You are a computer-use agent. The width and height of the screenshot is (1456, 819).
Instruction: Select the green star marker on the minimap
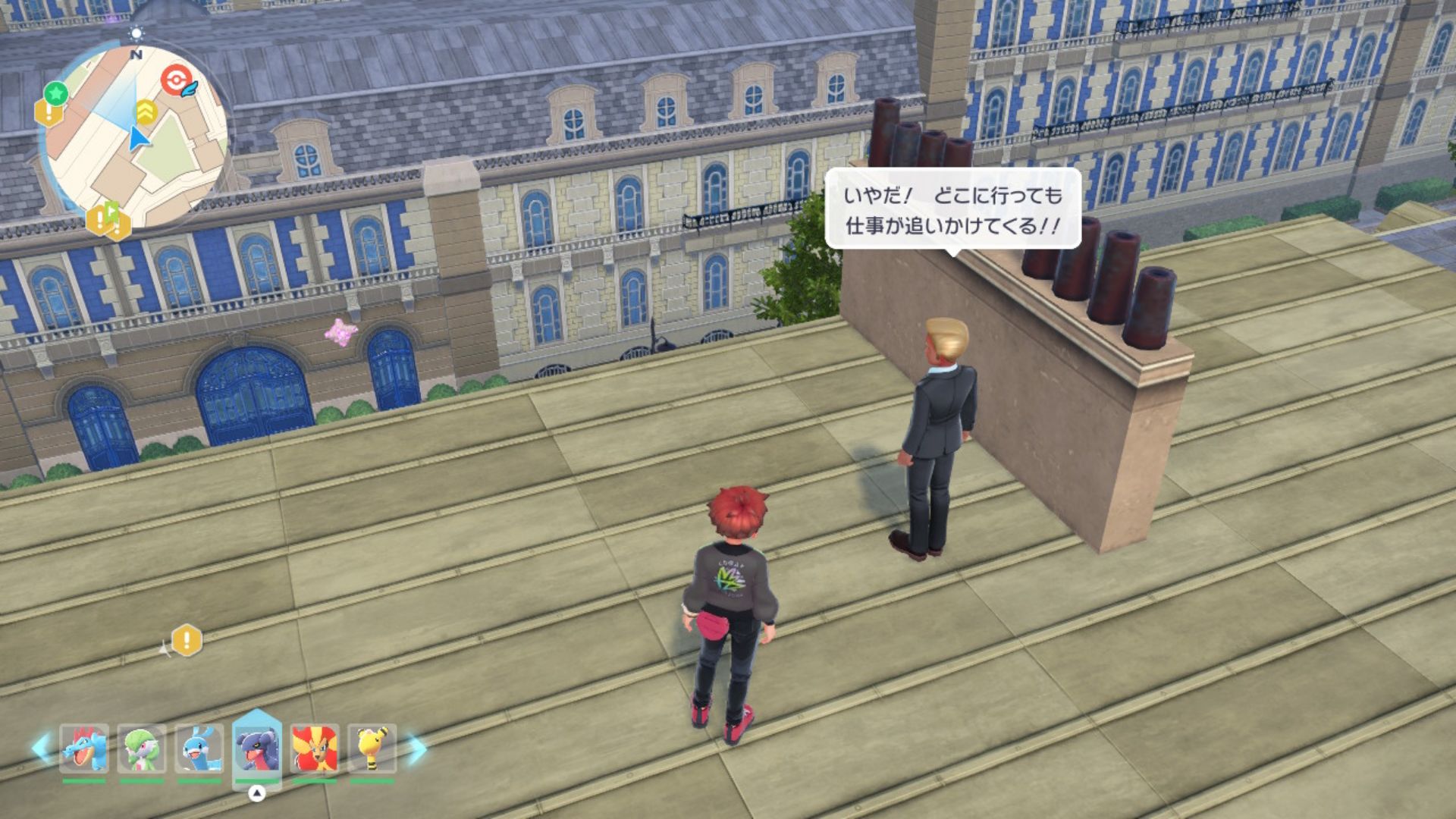pos(55,93)
